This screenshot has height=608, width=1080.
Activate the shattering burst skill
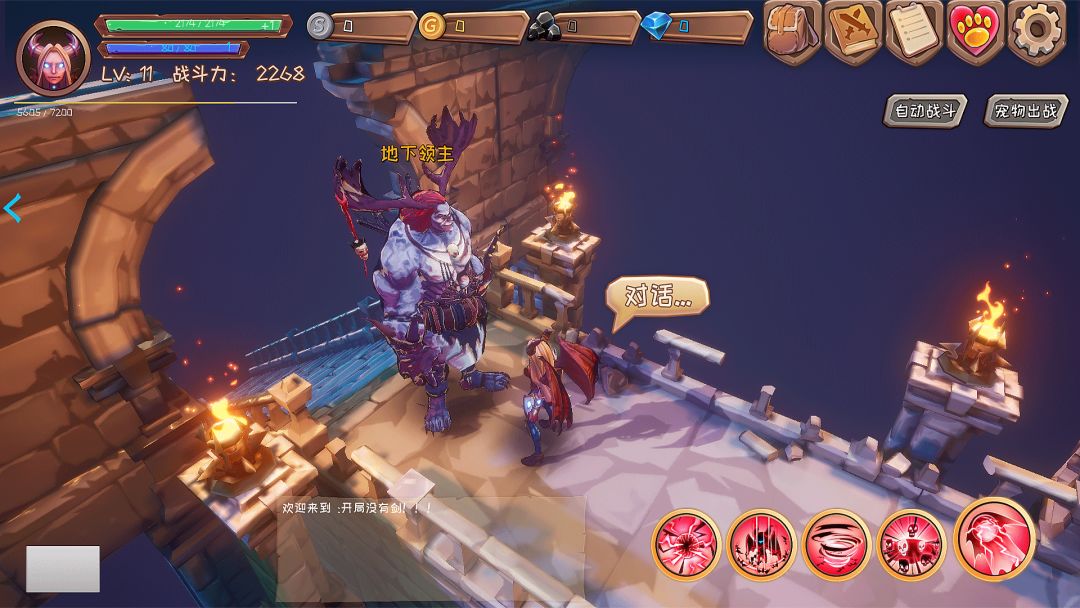(x=686, y=545)
